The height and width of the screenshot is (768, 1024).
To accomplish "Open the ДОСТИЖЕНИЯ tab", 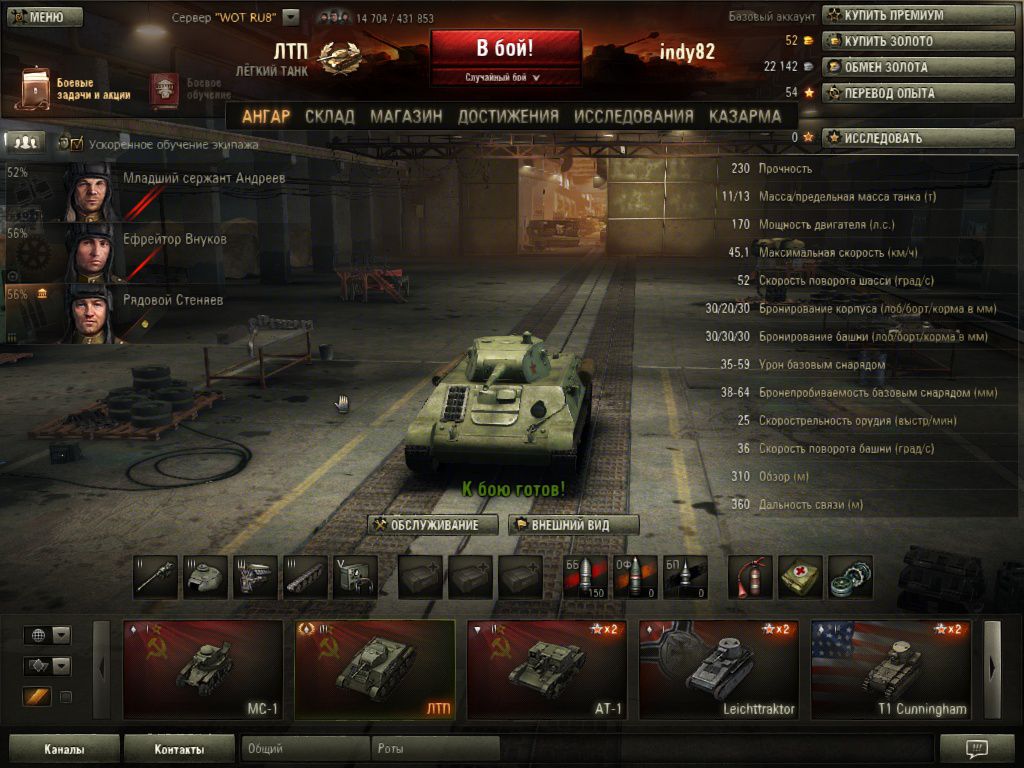I will tap(508, 116).
